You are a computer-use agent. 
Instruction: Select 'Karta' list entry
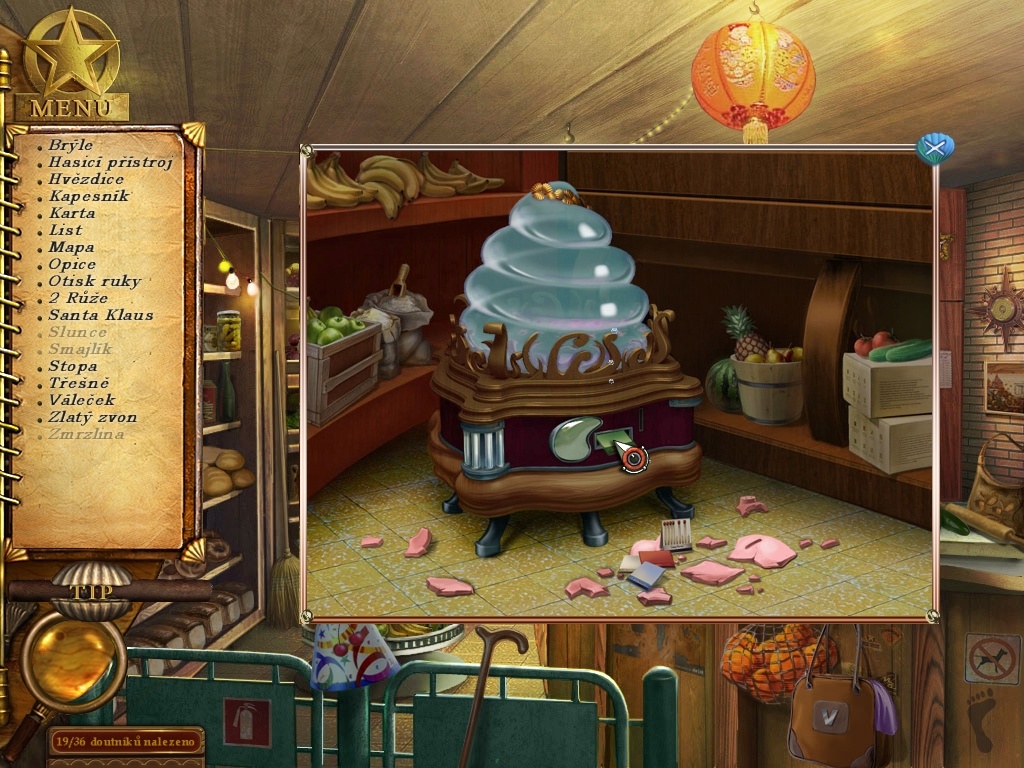(72, 213)
